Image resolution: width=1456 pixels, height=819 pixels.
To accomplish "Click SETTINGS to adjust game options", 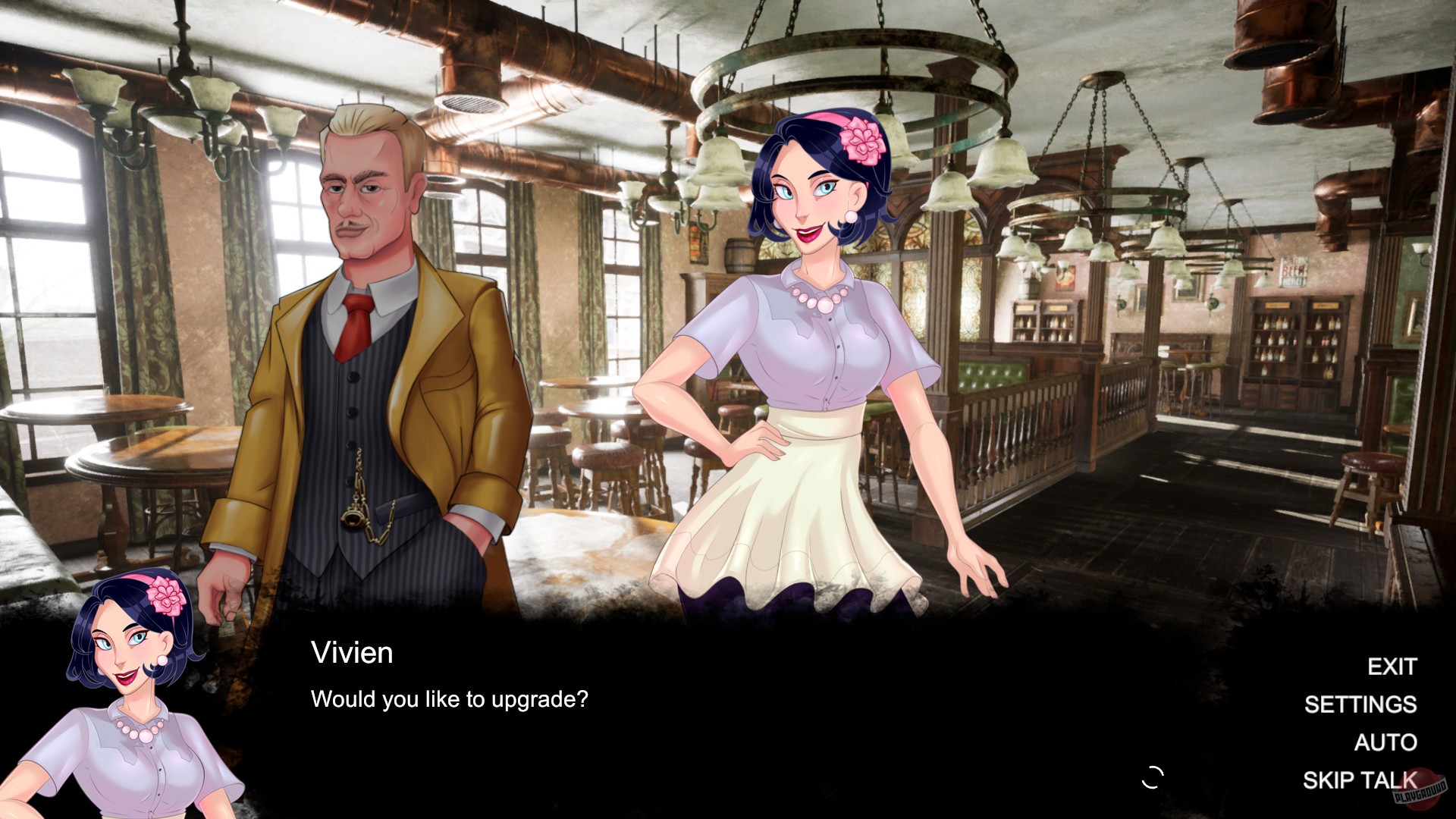I will 1360,705.
